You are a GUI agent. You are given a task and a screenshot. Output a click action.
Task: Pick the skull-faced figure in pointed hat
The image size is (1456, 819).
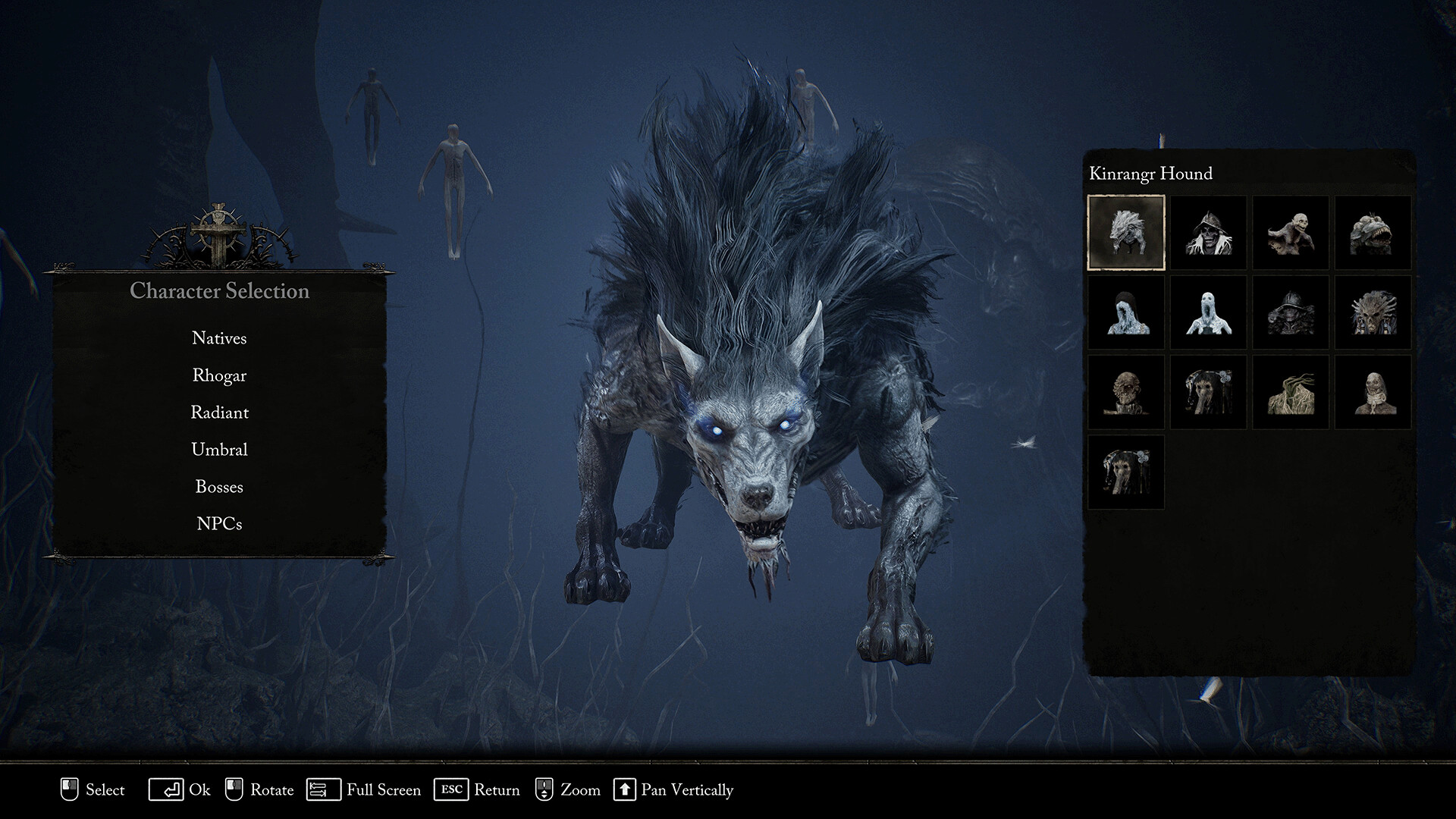1208,232
